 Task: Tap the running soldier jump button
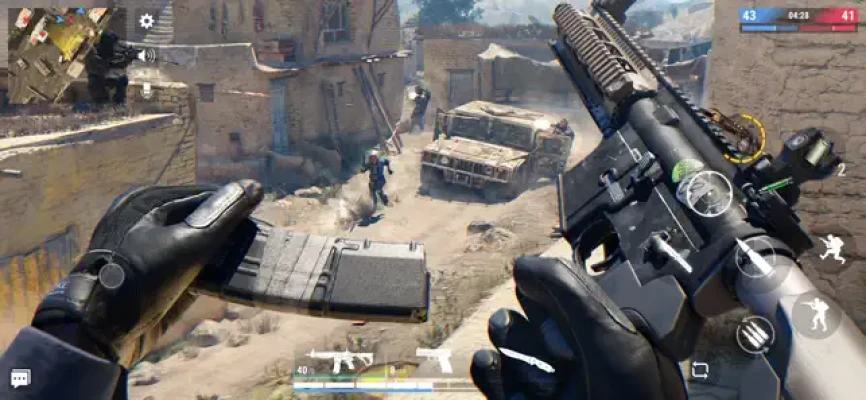tap(832, 248)
